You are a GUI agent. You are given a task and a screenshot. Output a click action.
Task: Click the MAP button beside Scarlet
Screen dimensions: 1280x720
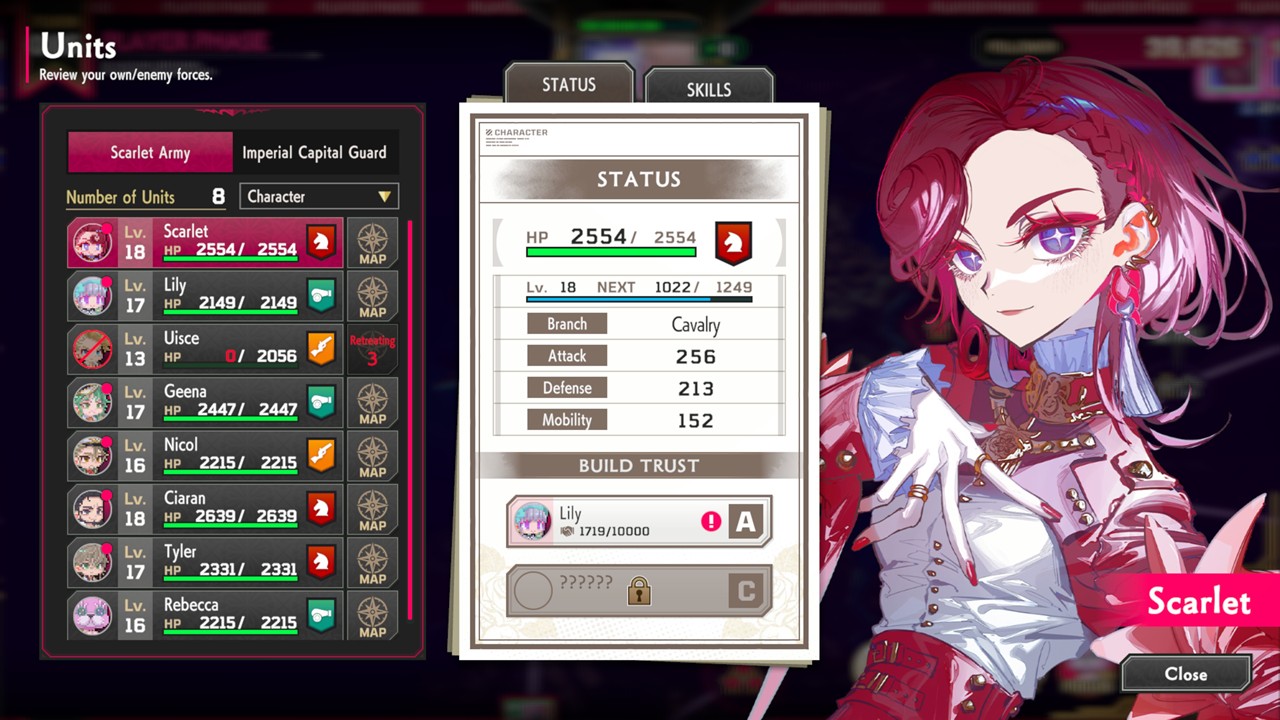(x=373, y=243)
